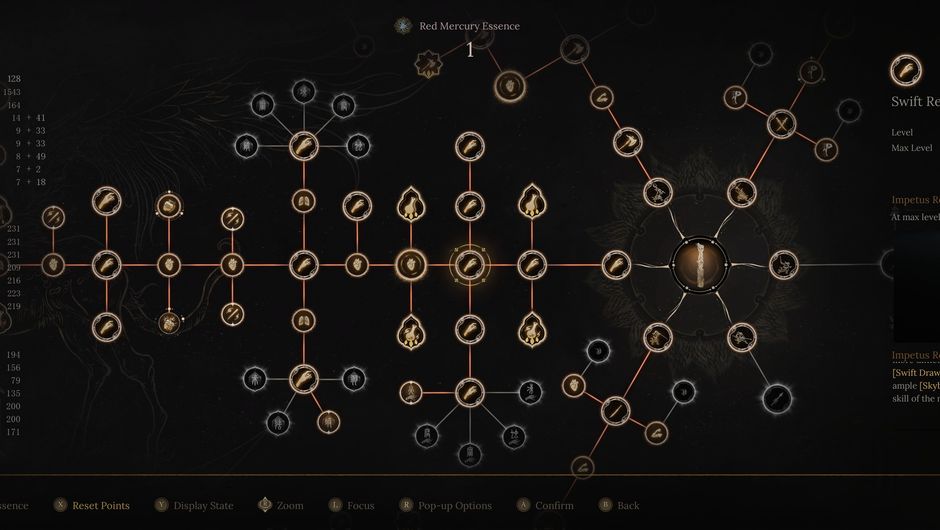940x530 pixels.
Task: Choose the dark locked diagonal-staff node
Action: [x=776, y=399]
